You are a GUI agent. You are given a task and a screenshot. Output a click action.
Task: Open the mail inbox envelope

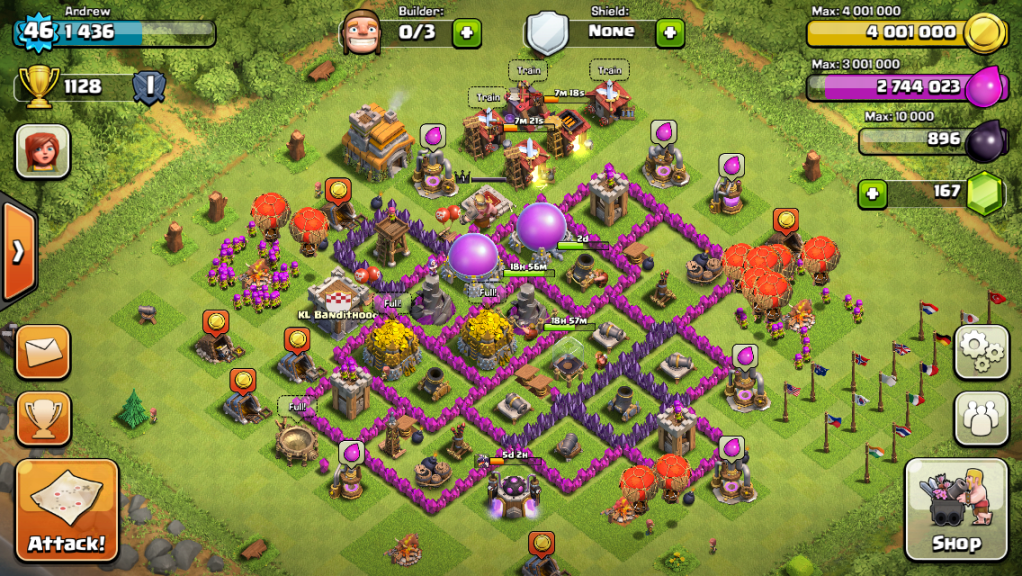[x=43, y=352]
